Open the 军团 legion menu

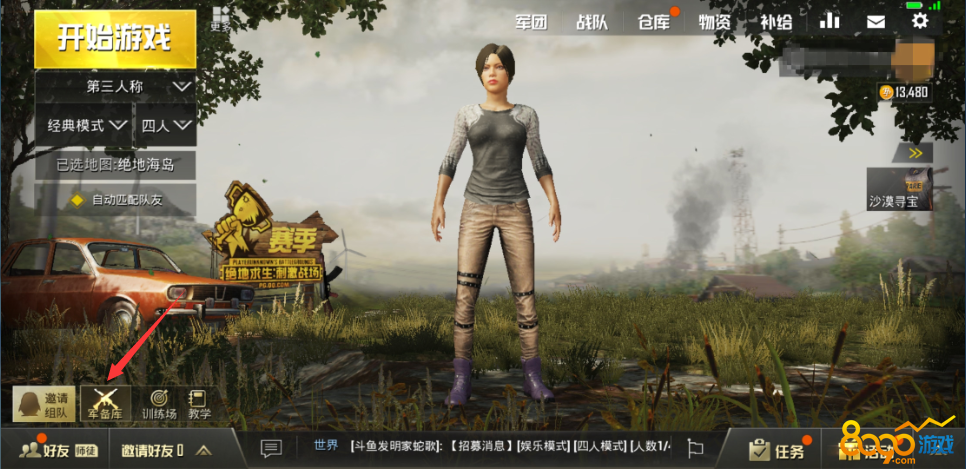(x=531, y=21)
